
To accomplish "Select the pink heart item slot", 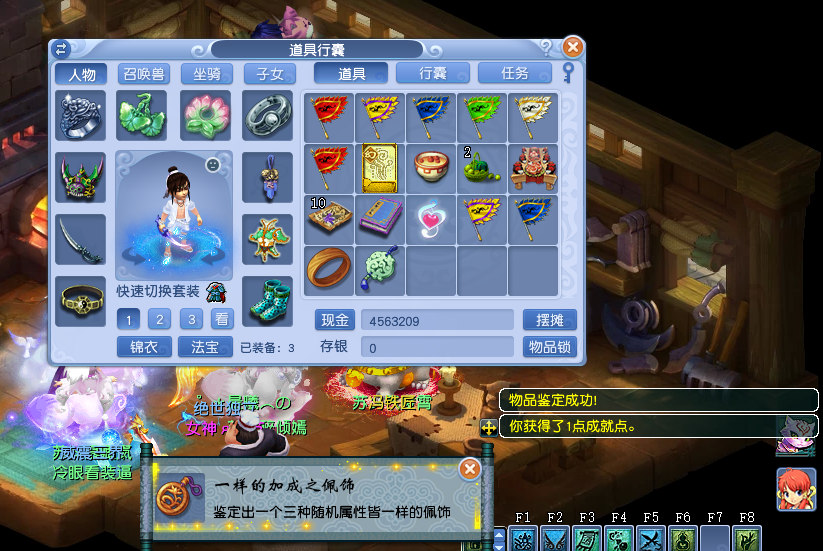I will (431, 219).
